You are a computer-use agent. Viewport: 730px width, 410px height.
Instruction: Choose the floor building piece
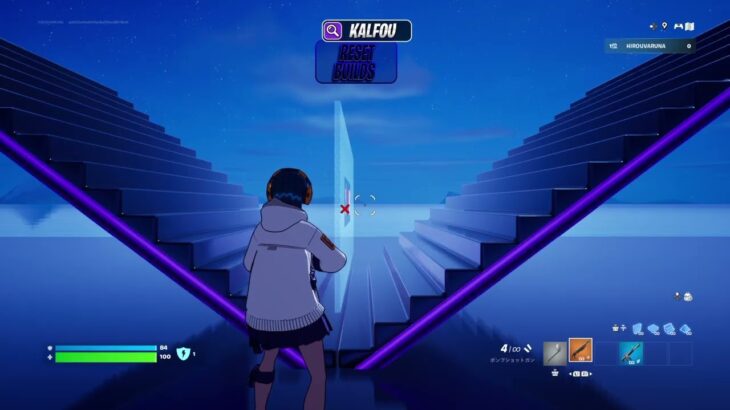654,328
